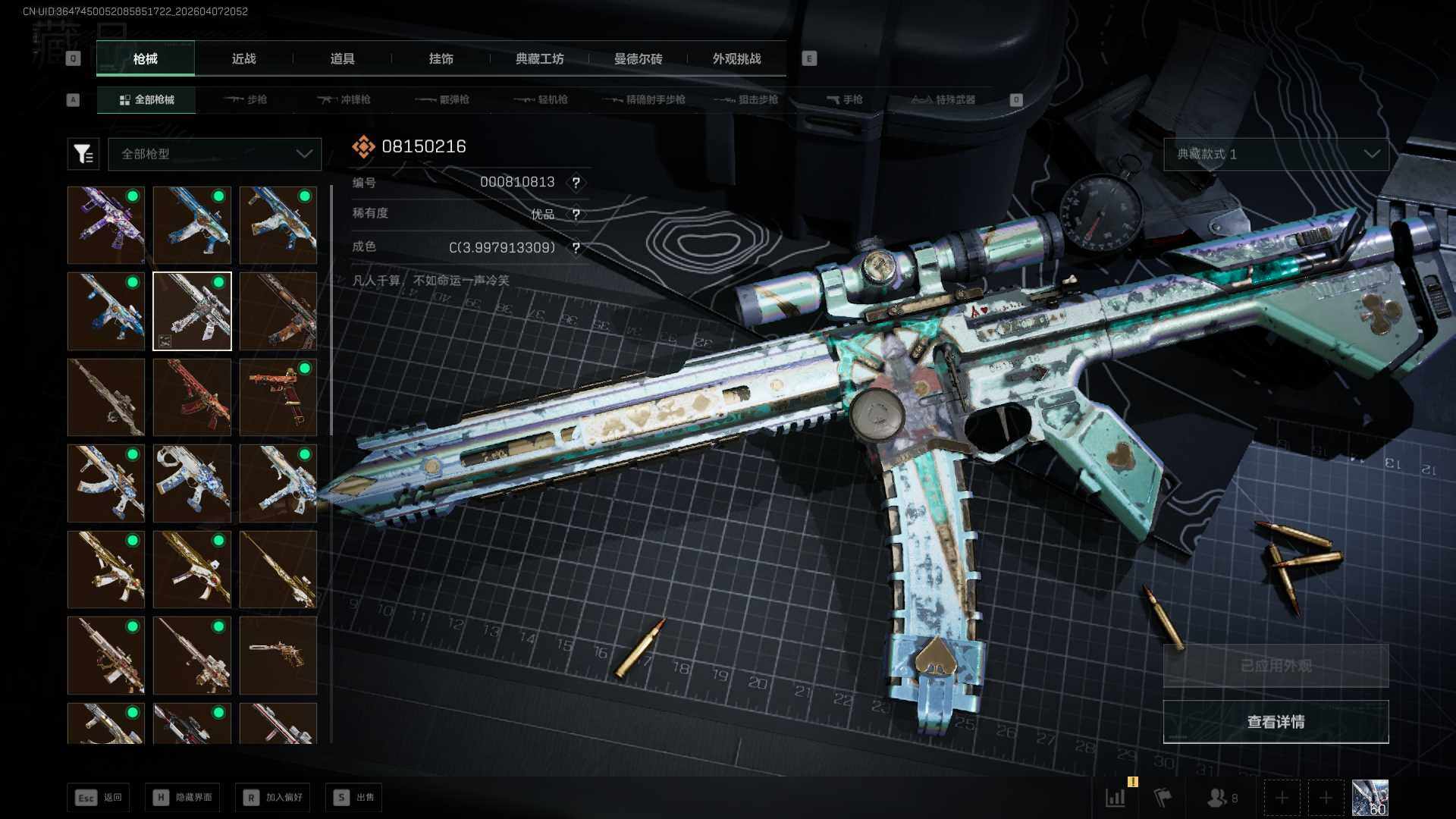Click the 查看详情 view details button
Viewport: 1456px width, 819px height.
1276,722
